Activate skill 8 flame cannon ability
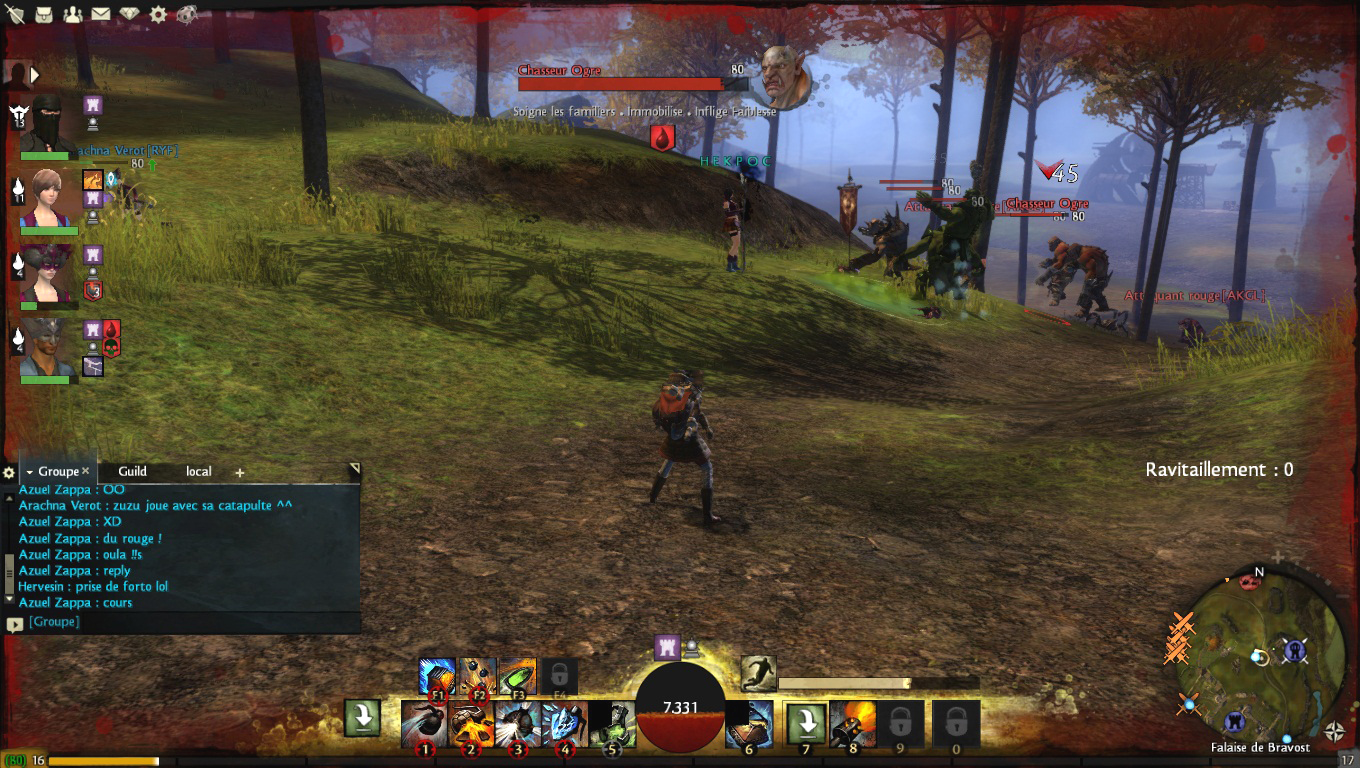The height and width of the screenshot is (768, 1360). 852,722
